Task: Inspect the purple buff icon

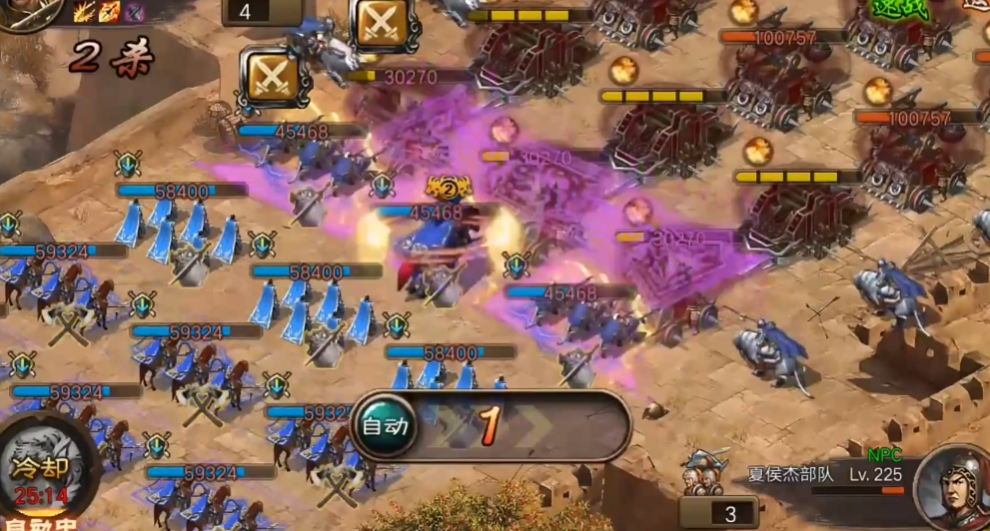Action: pyautogui.click(x=134, y=11)
